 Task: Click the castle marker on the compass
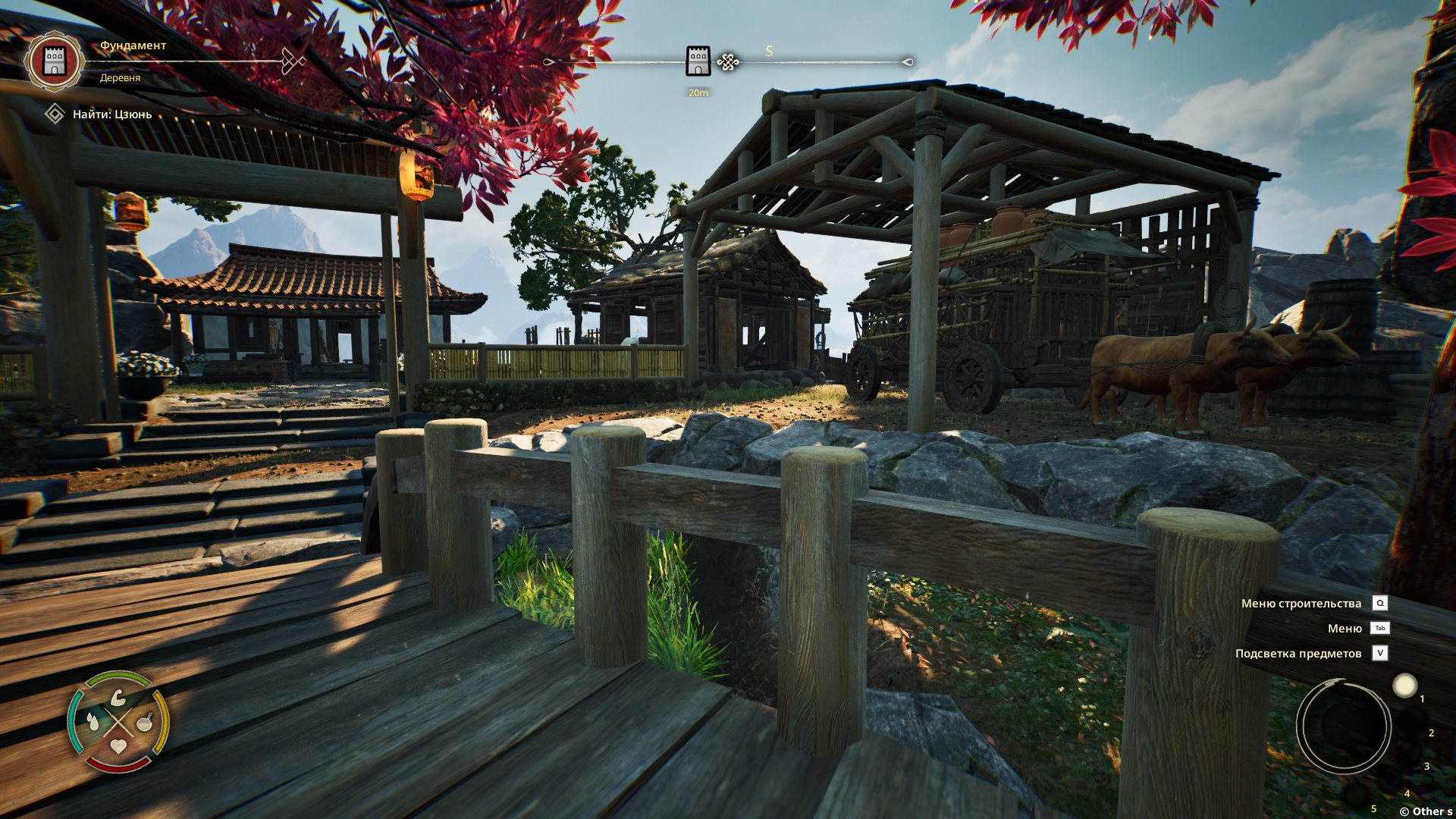698,61
